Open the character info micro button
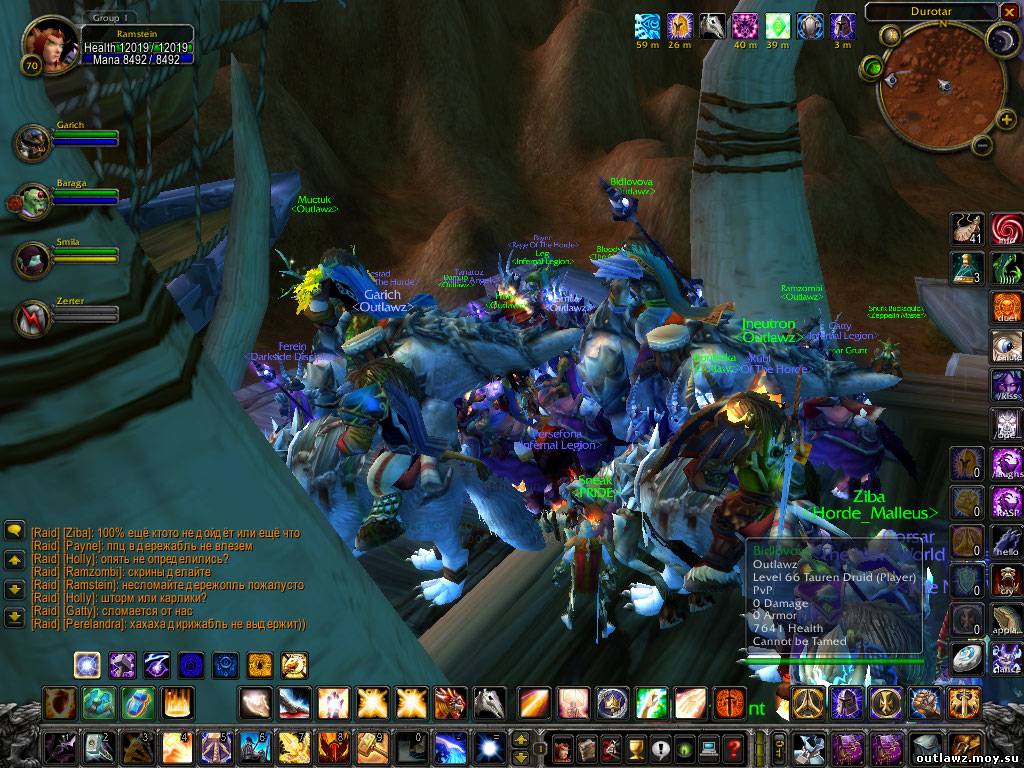 click(562, 747)
